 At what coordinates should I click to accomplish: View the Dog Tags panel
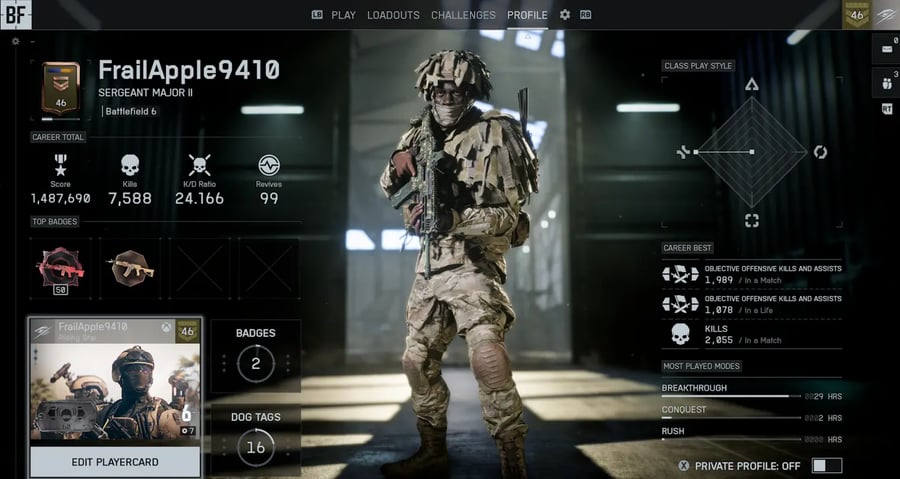pyautogui.click(x=256, y=438)
